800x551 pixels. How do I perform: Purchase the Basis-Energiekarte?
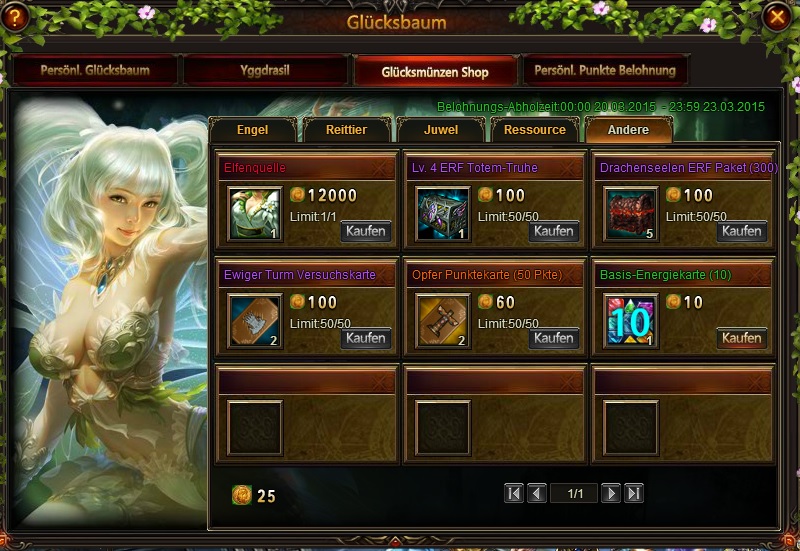coord(742,338)
